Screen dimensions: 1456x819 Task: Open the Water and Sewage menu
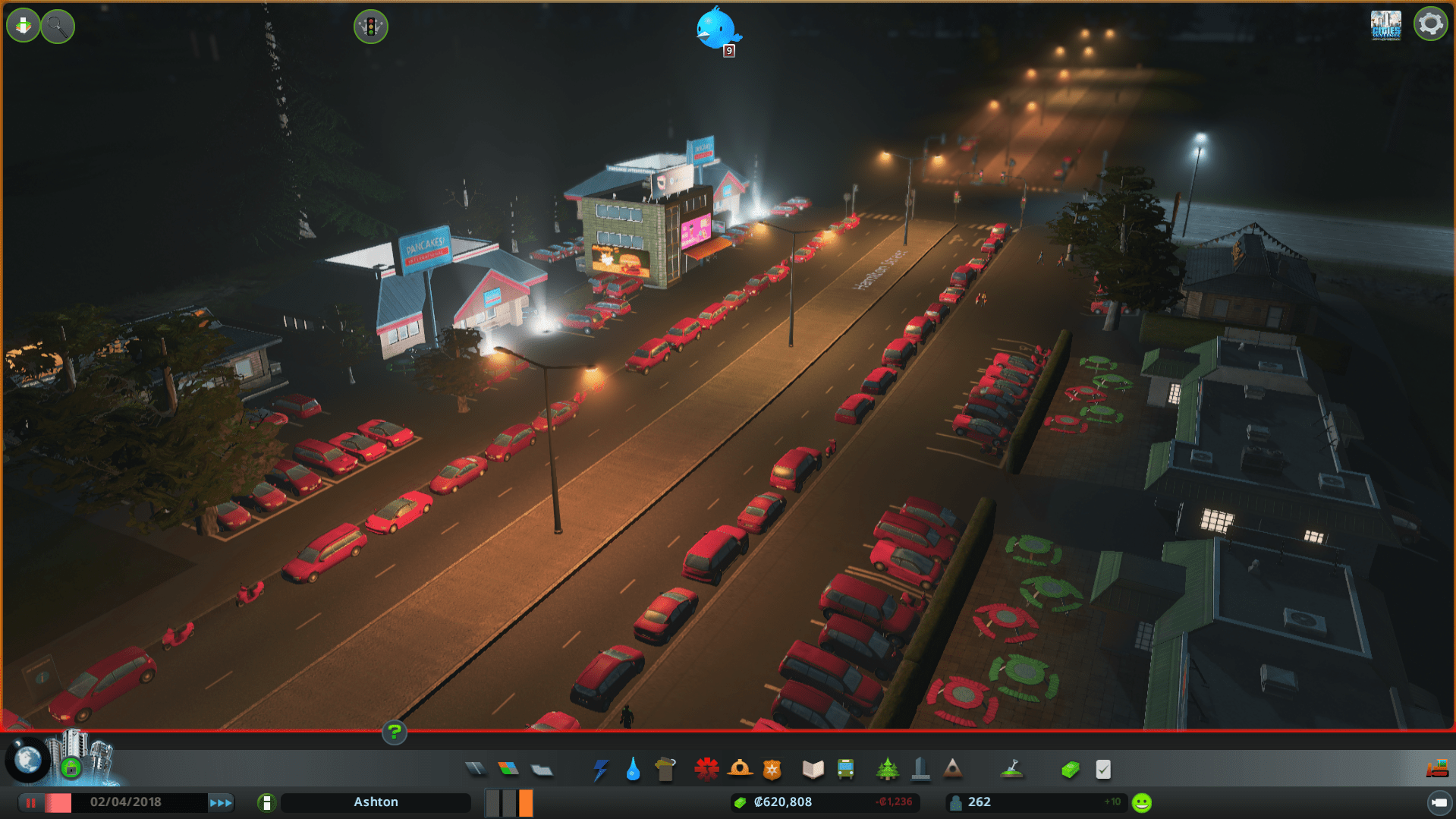pos(633,769)
